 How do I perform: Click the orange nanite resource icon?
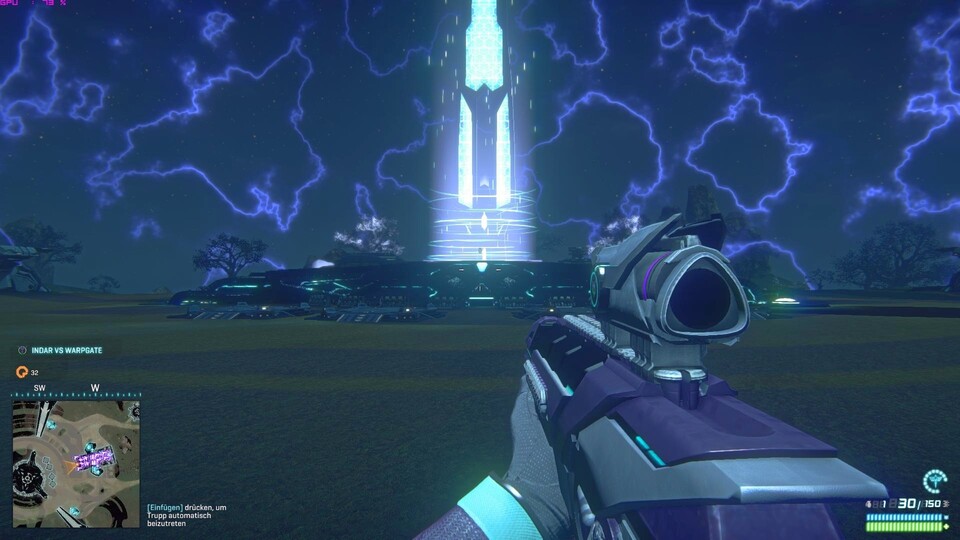(21, 372)
